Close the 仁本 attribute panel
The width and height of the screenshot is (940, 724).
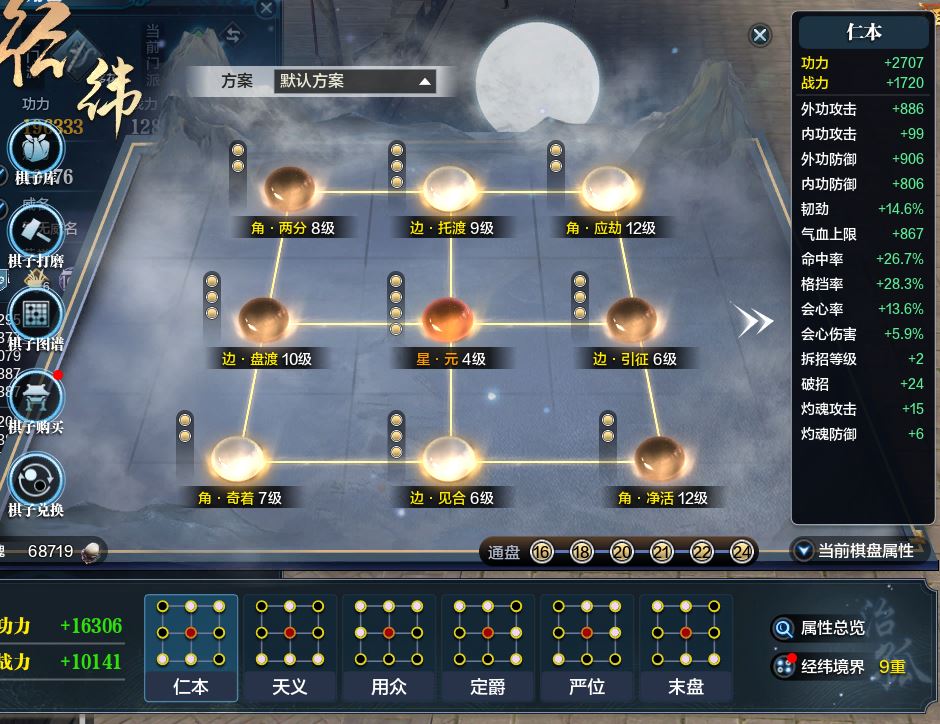tap(760, 36)
